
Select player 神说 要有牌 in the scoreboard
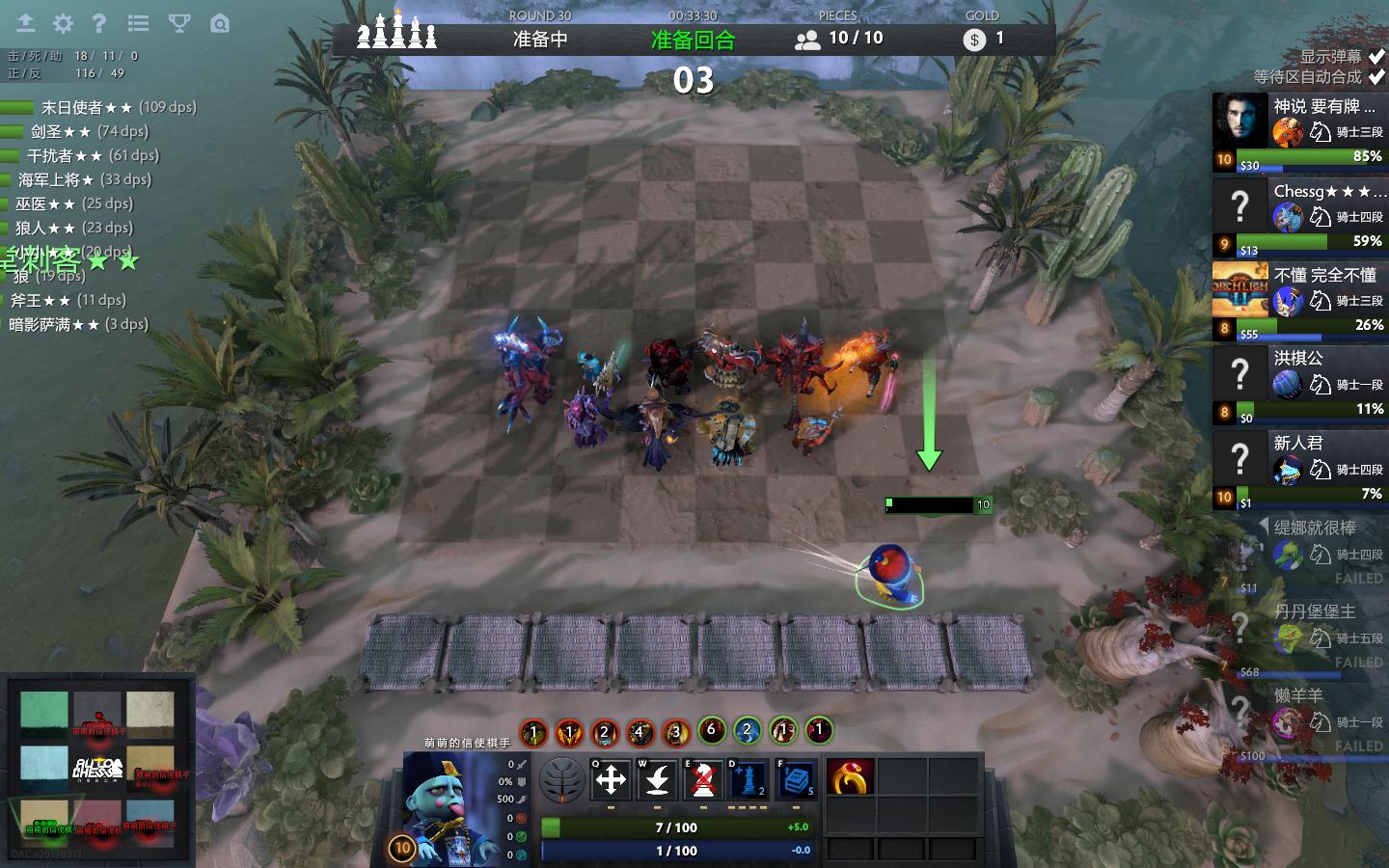click(x=1298, y=132)
